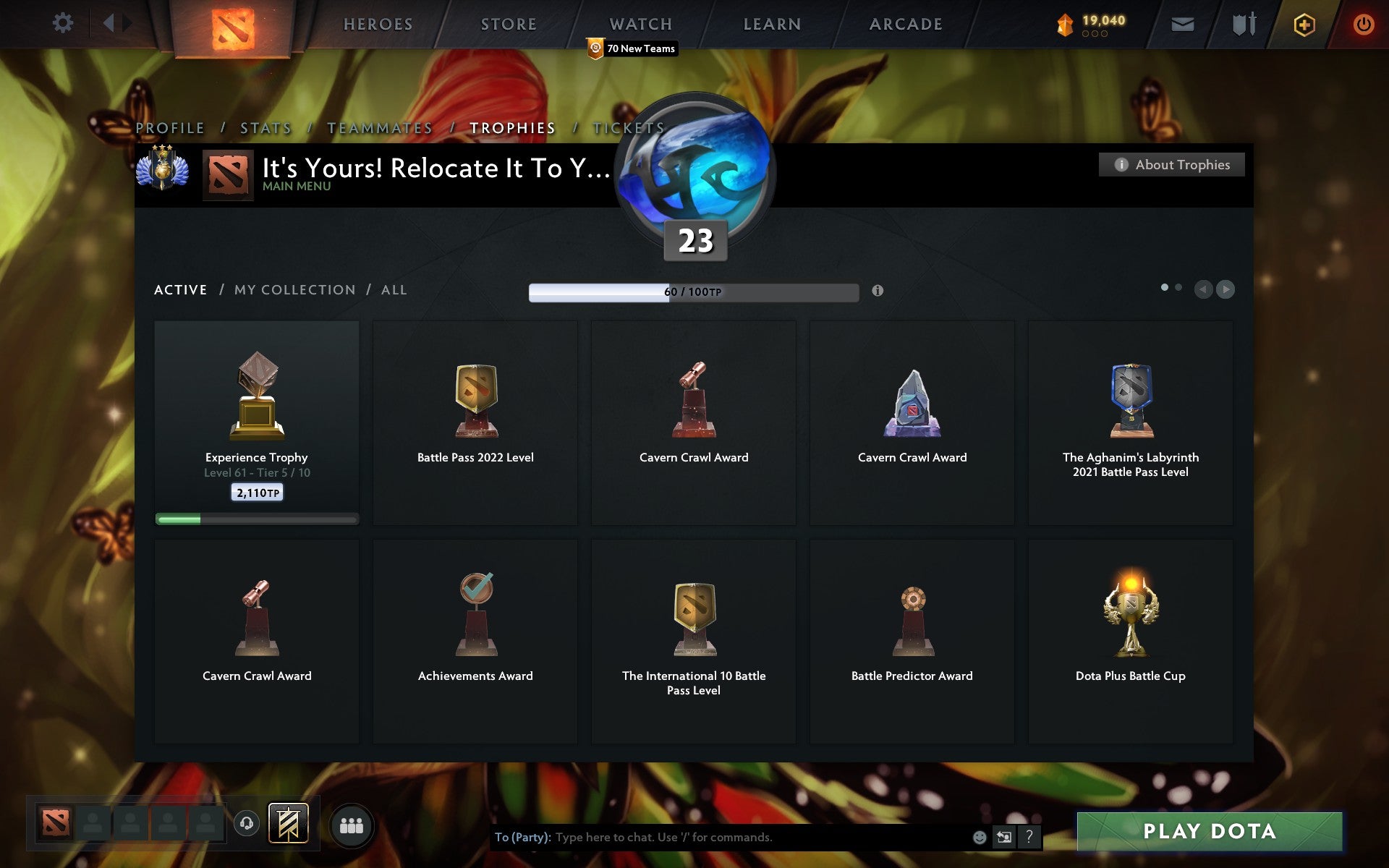Open your mail notifications envelope

[1182, 23]
